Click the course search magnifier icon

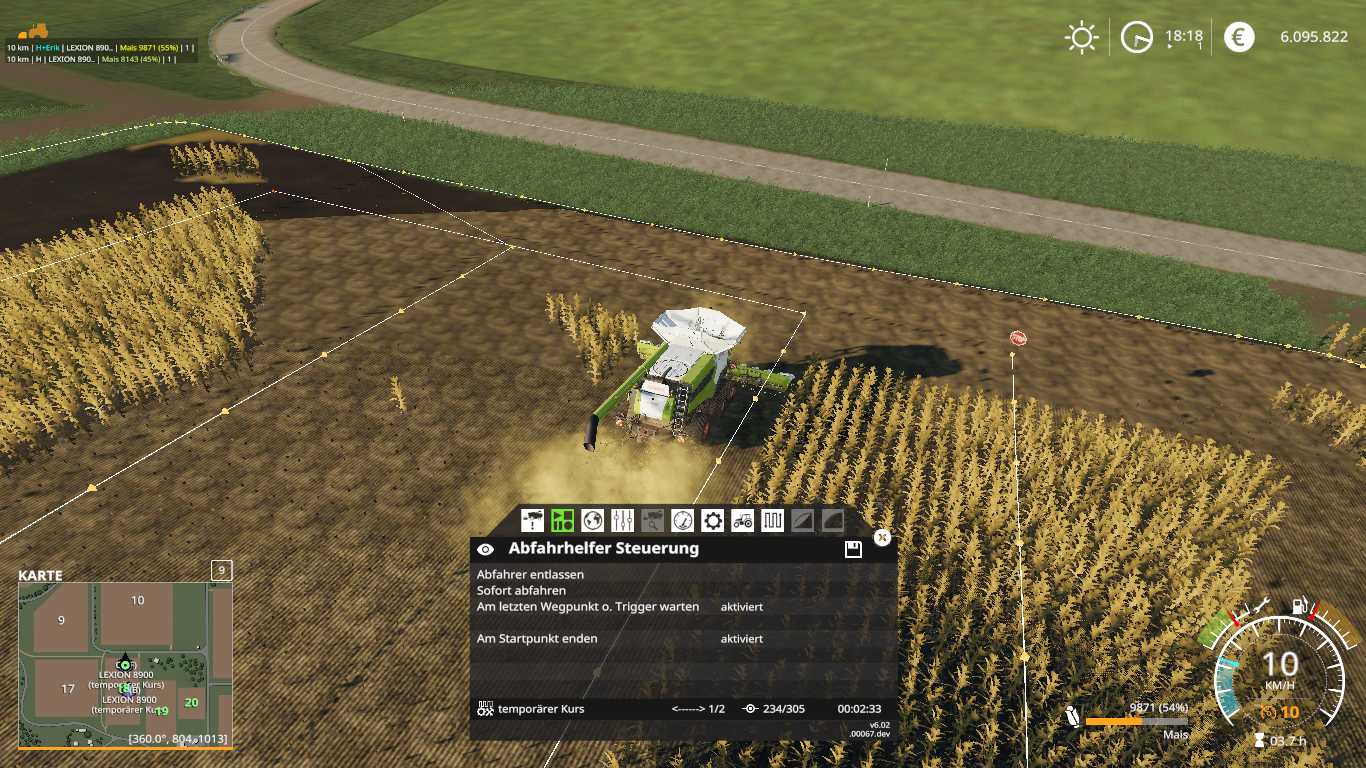[653, 520]
